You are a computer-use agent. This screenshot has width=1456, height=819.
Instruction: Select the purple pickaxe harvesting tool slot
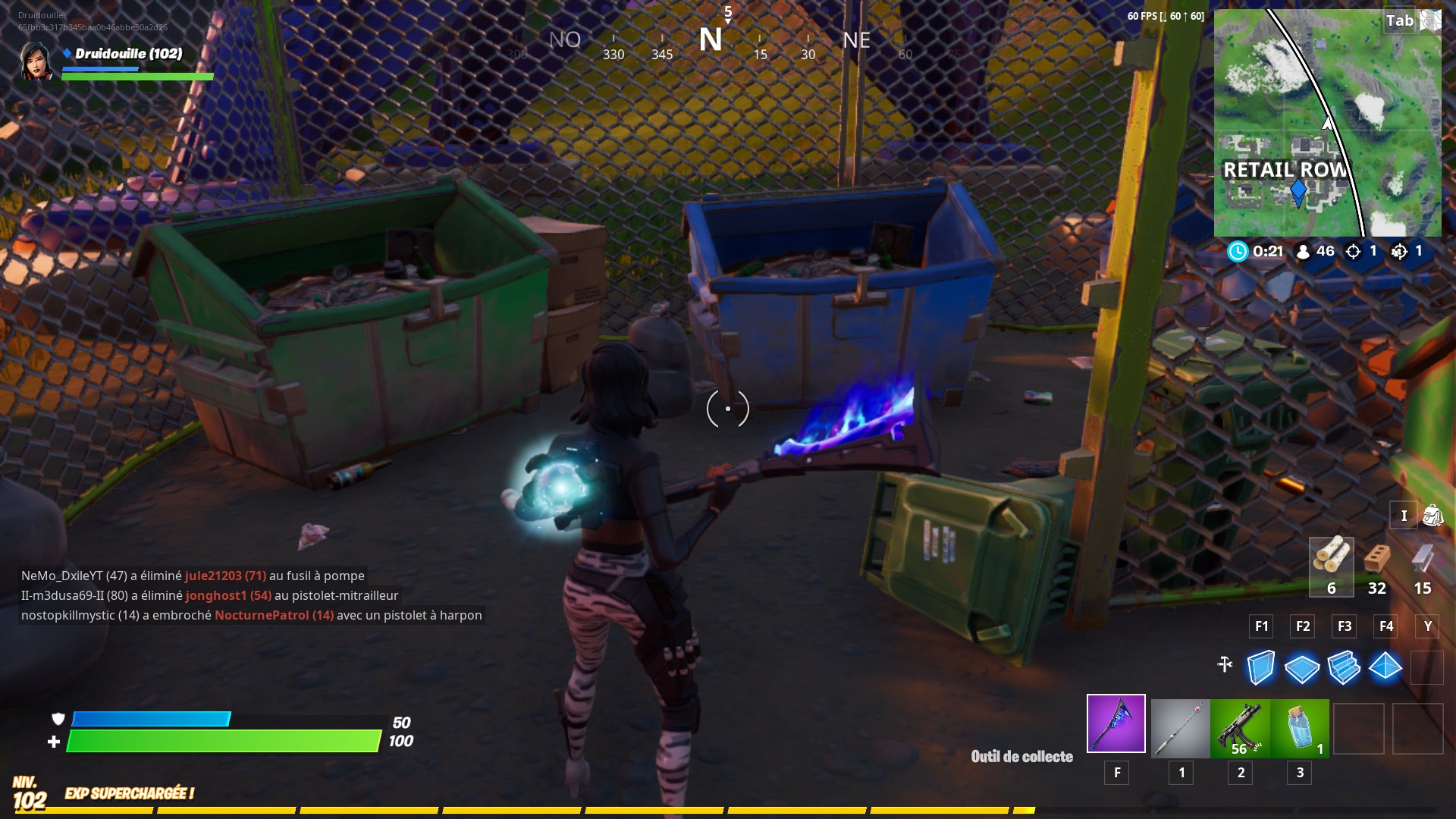click(x=1116, y=723)
